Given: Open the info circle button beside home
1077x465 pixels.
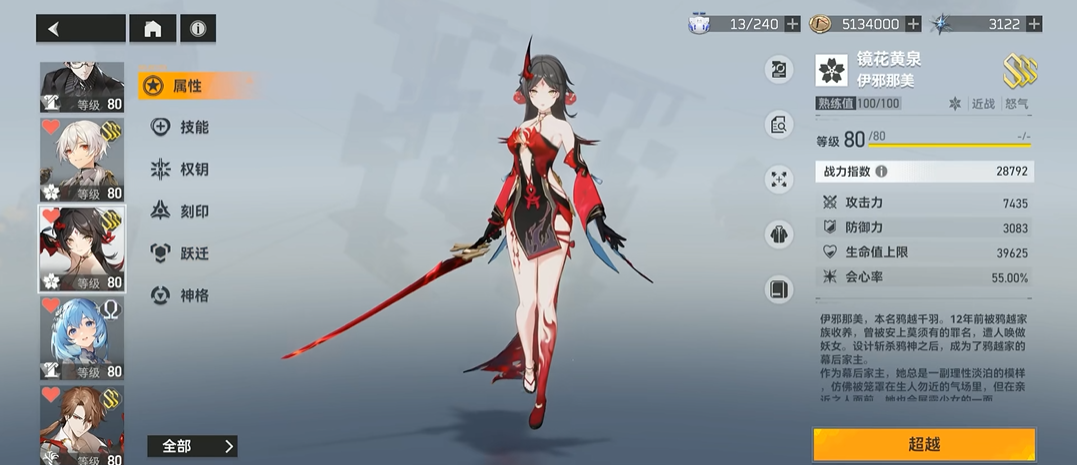Looking at the screenshot, I should (197, 29).
